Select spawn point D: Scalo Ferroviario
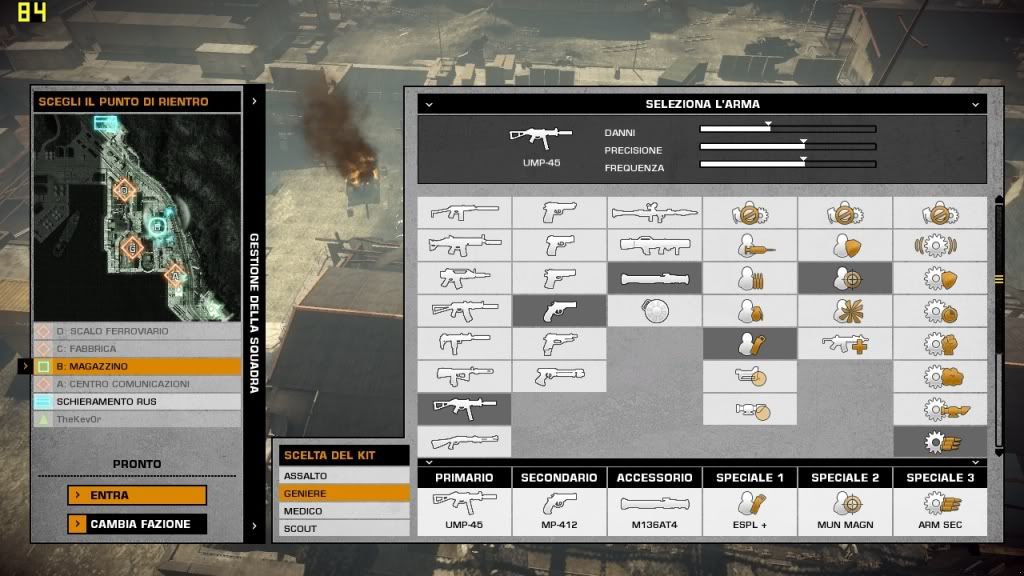The height and width of the screenshot is (576, 1024). point(138,331)
